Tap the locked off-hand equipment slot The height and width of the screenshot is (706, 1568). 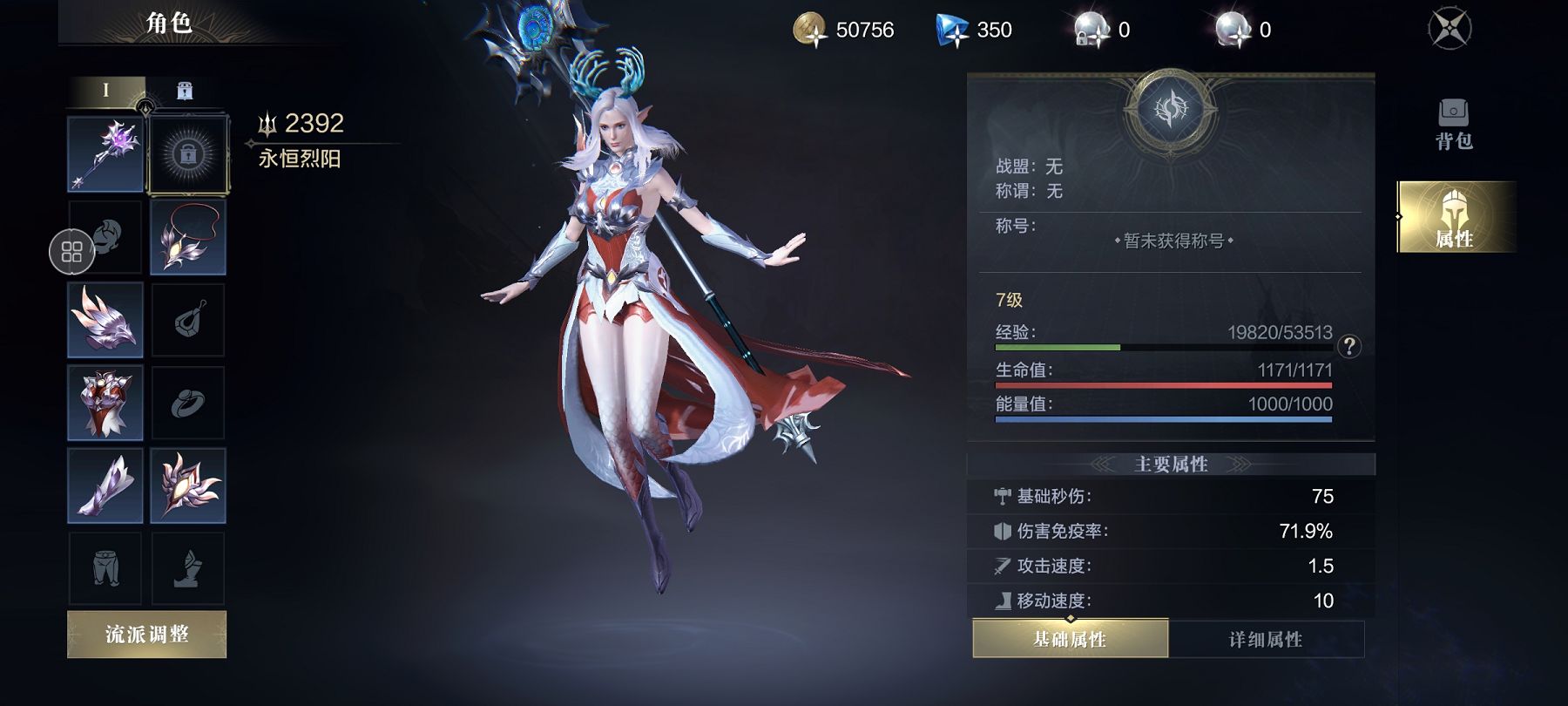tap(188, 154)
